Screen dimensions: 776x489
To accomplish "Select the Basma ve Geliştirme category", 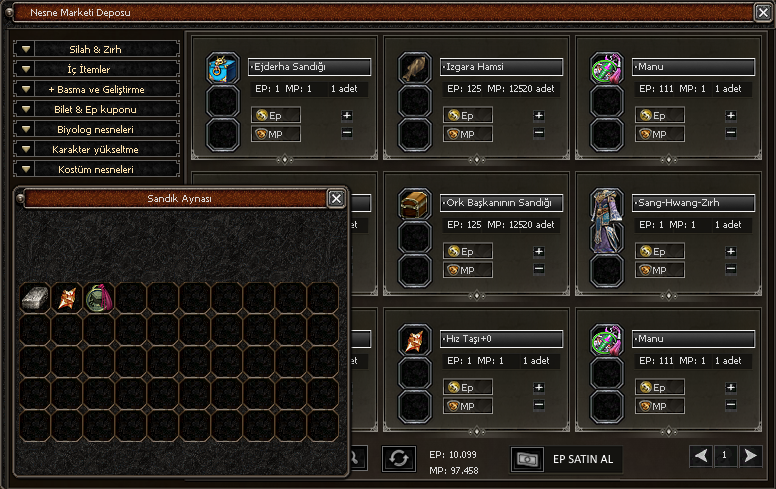I will (96, 89).
